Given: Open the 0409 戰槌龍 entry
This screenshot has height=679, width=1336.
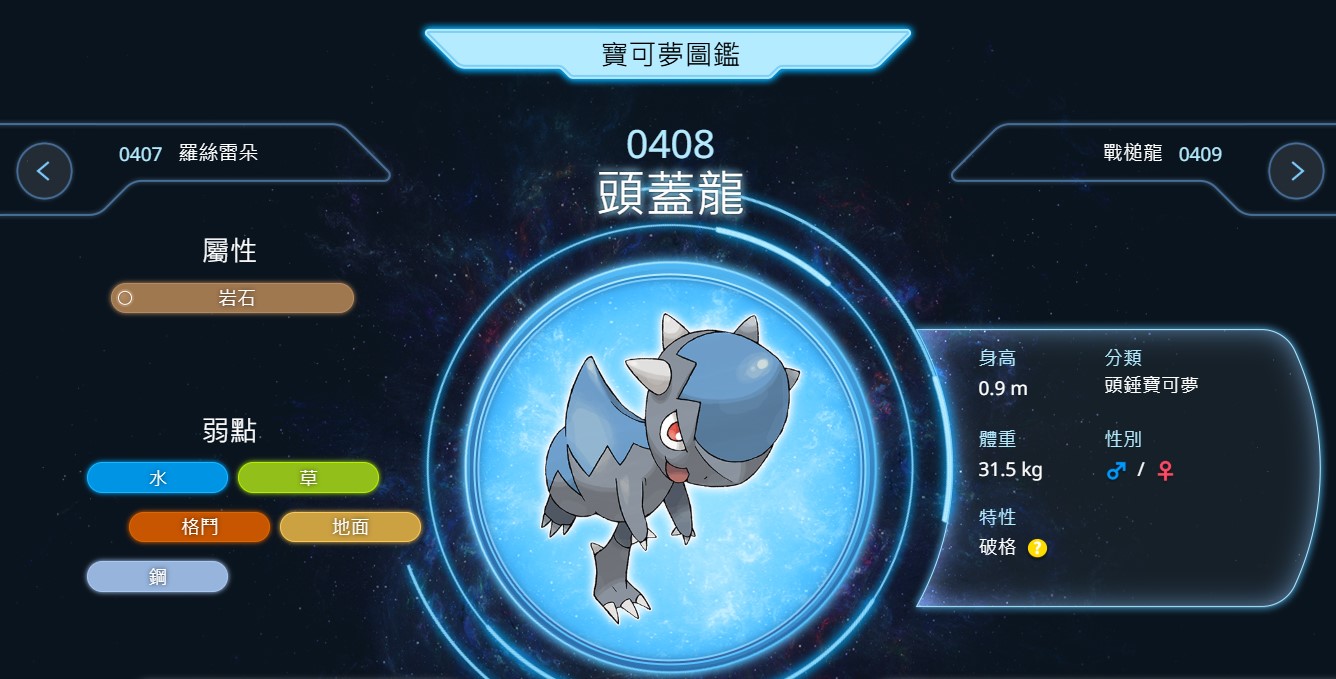Looking at the screenshot, I should (1162, 154).
